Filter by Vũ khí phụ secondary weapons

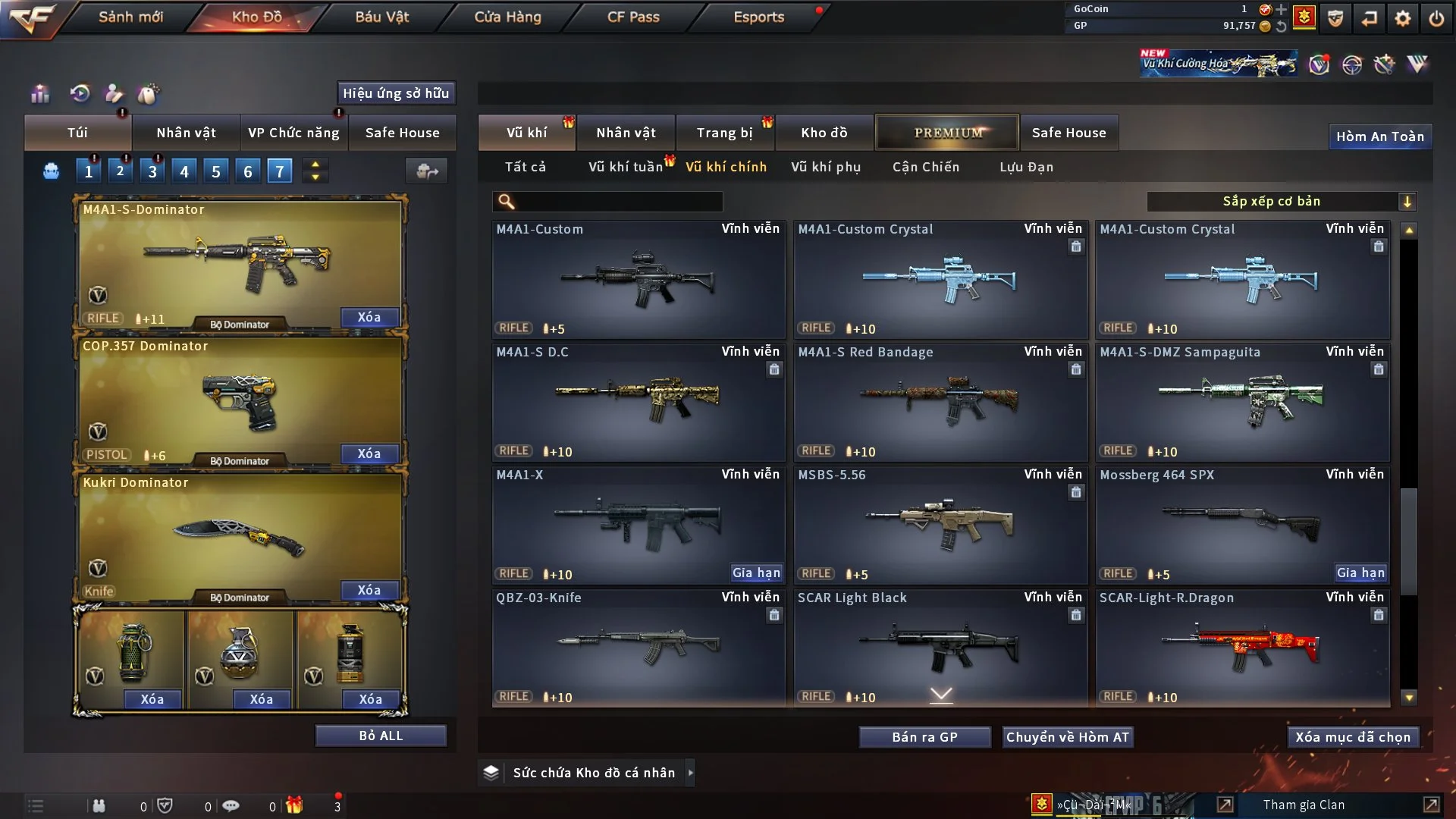(x=825, y=167)
